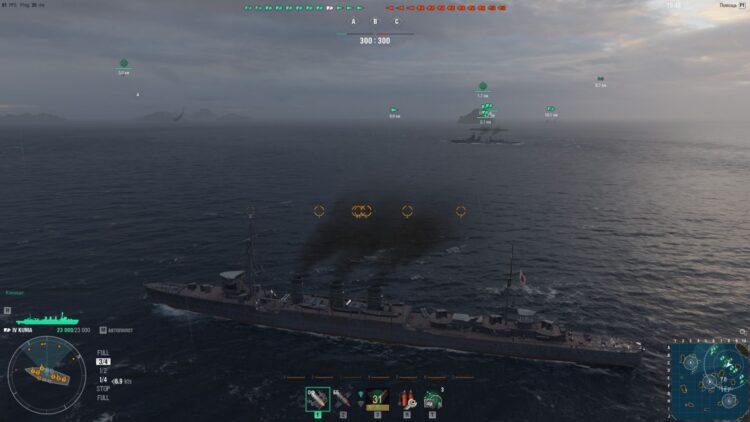Click the help label in top corner
This screenshot has width=750, height=422.
tap(730, 5)
